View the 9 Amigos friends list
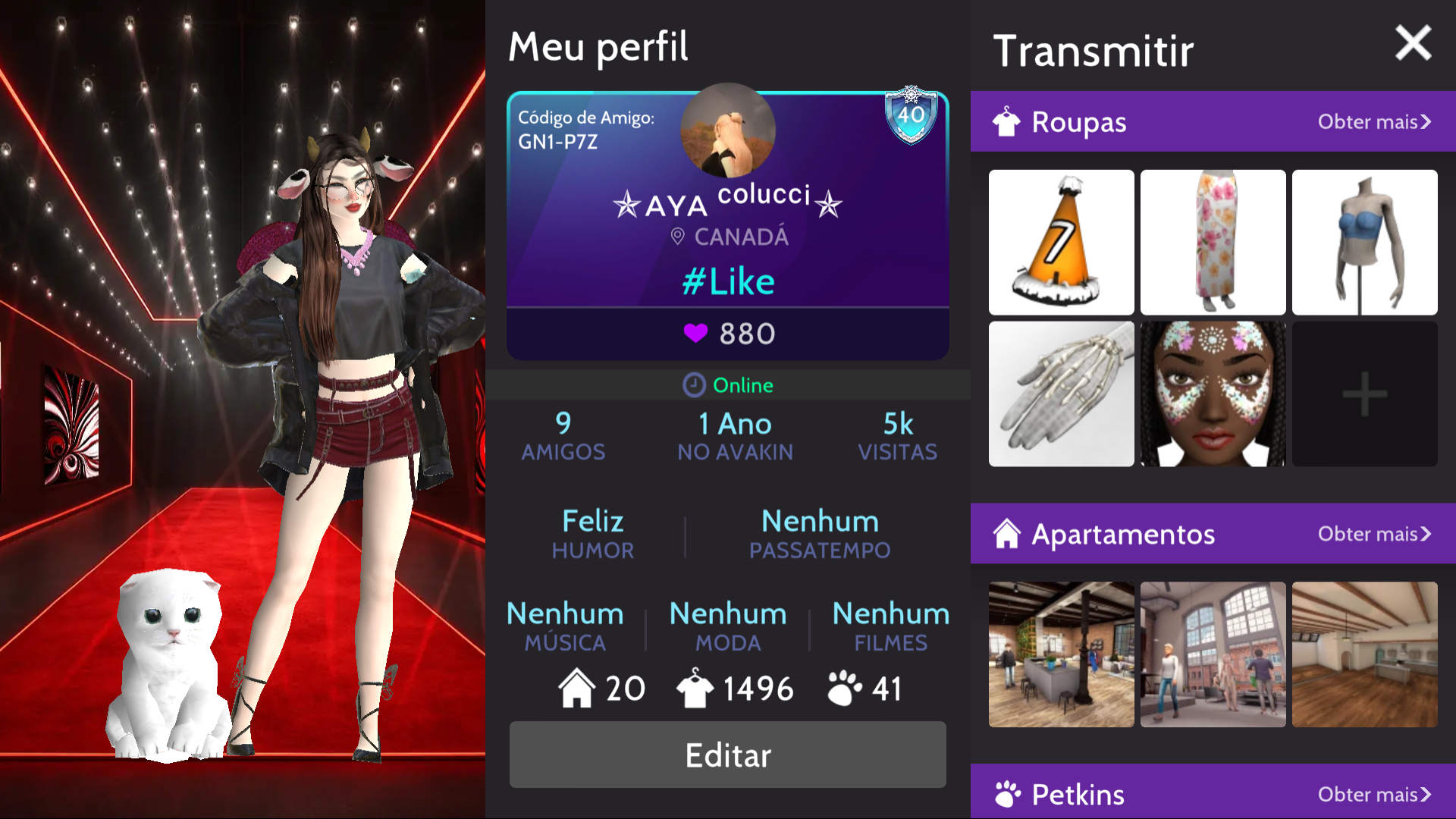The image size is (1456, 819). click(563, 436)
